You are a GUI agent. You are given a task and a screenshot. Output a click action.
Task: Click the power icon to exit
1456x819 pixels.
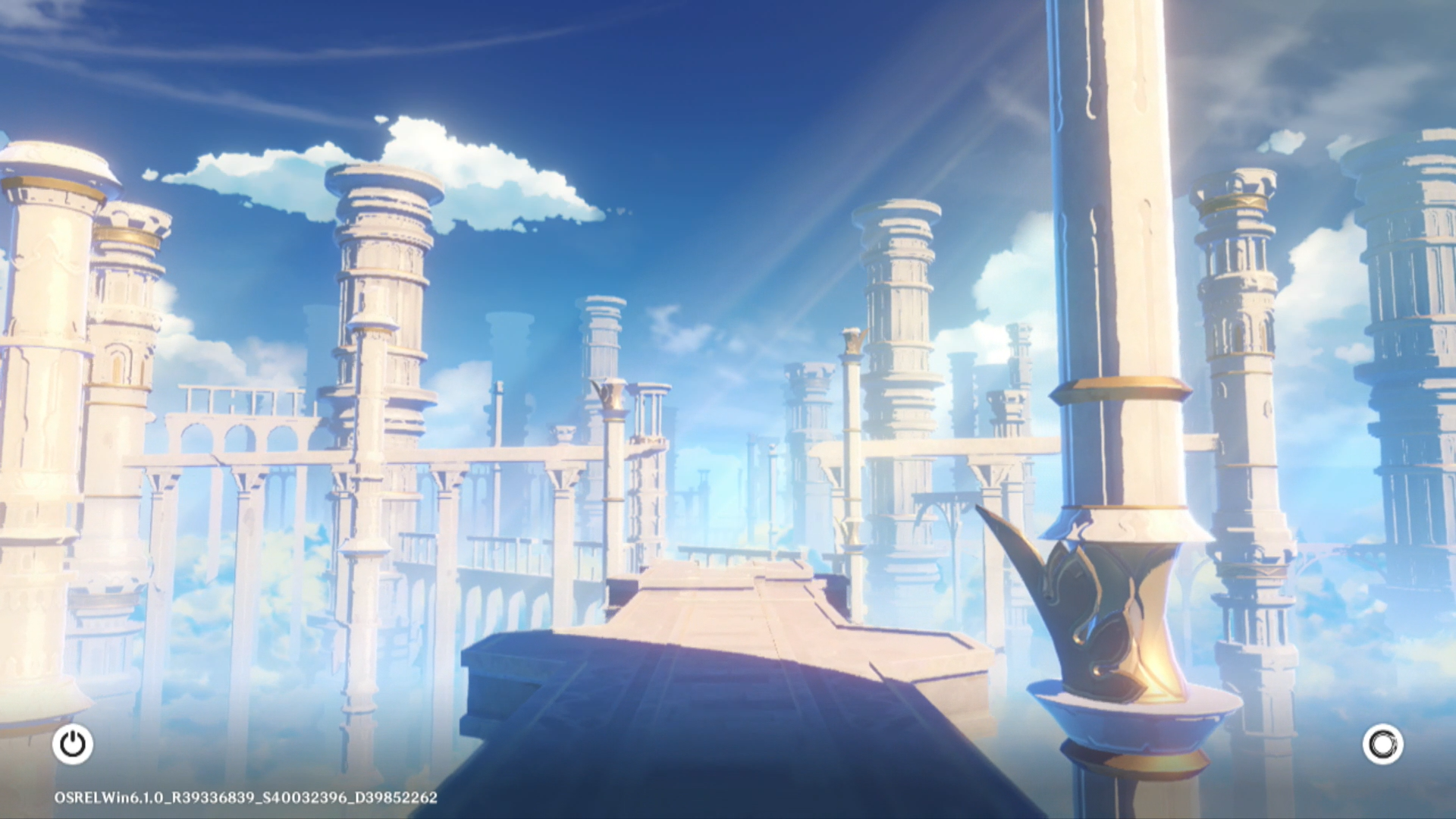coord(73,744)
